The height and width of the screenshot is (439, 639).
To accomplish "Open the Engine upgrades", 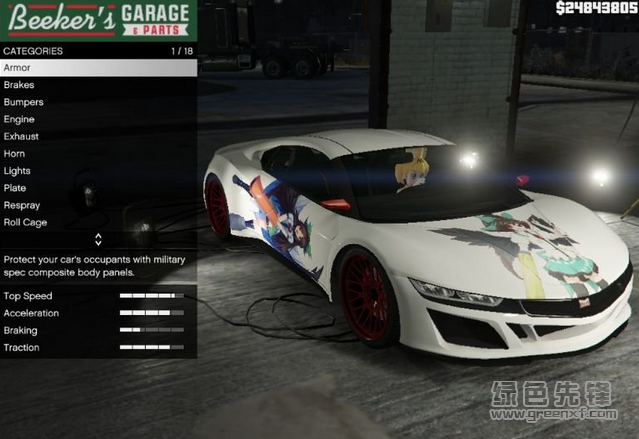I will [98, 119].
